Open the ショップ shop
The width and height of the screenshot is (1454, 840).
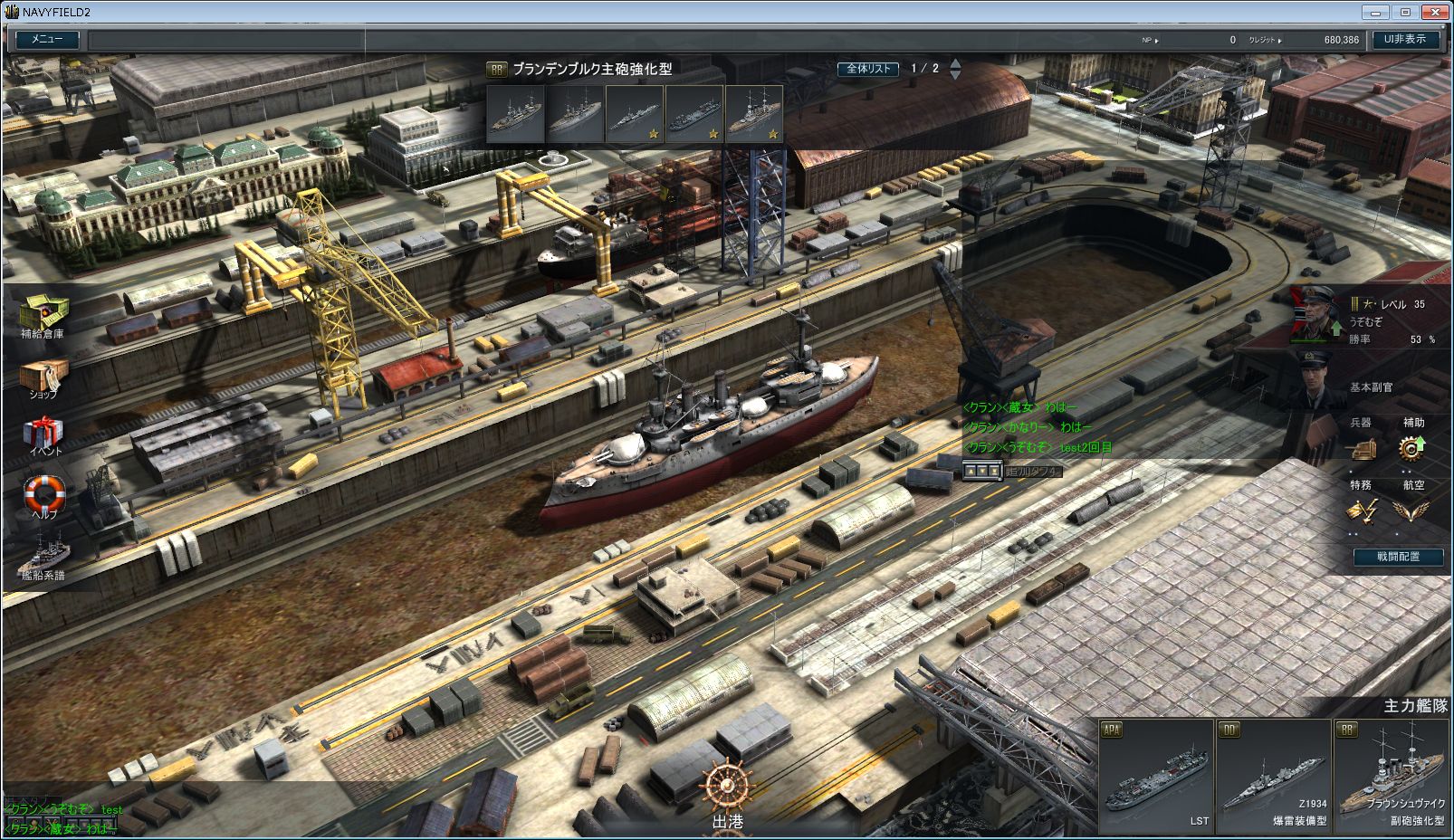(x=43, y=377)
